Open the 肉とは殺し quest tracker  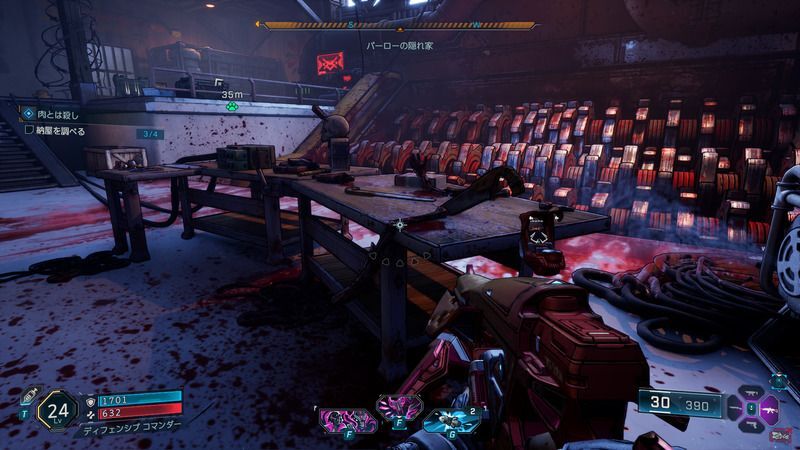pyautogui.click(x=56, y=114)
